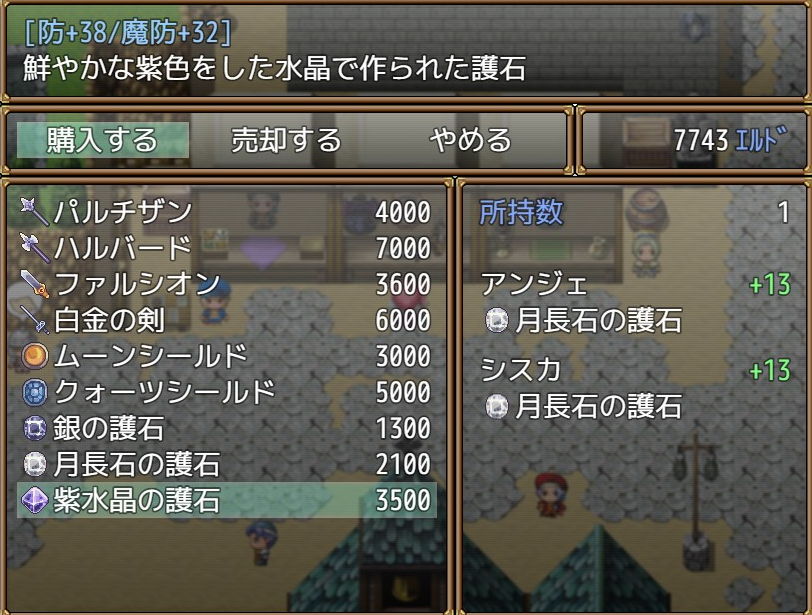The image size is (812, 615).
Task: Pick the ハルバード for 7000
Action: point(226,248)
